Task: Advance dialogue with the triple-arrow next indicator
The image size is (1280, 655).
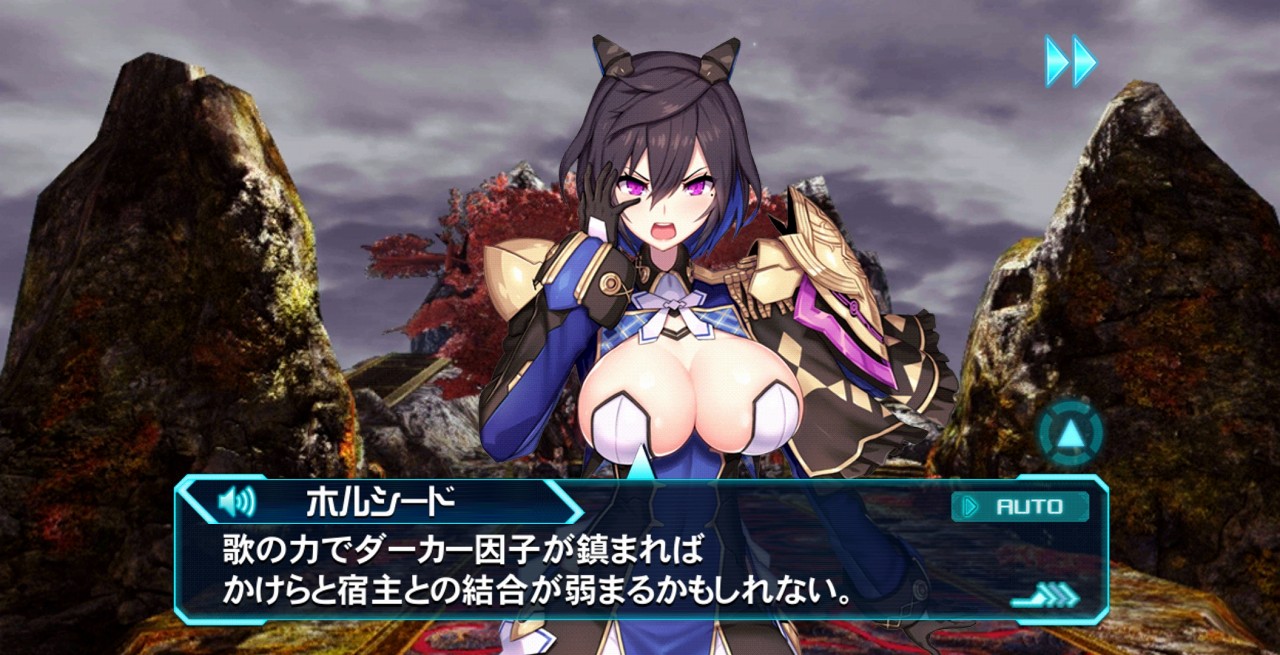Action: 1045,596
